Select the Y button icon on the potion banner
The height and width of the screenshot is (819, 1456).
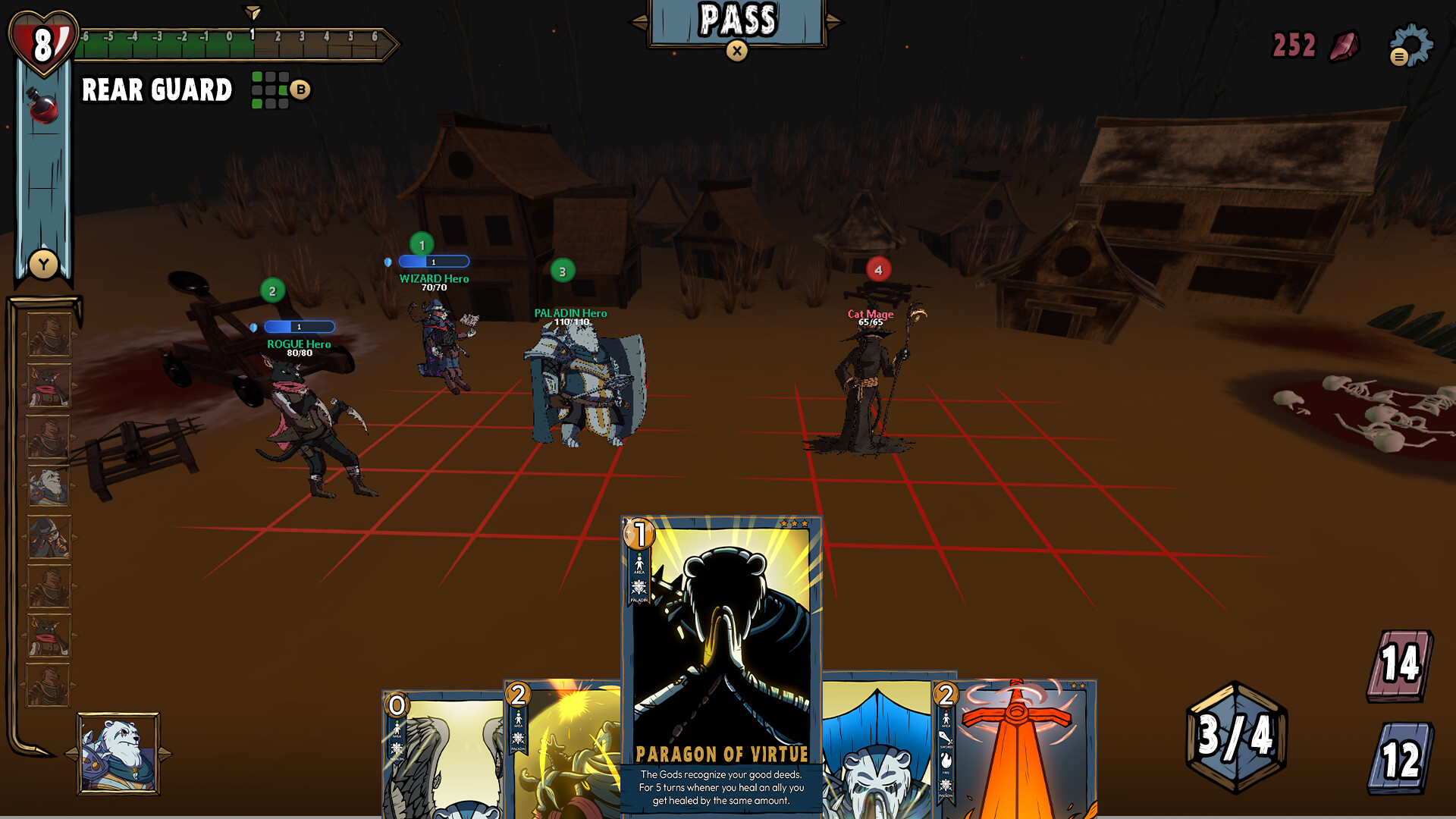coord(43,263)
